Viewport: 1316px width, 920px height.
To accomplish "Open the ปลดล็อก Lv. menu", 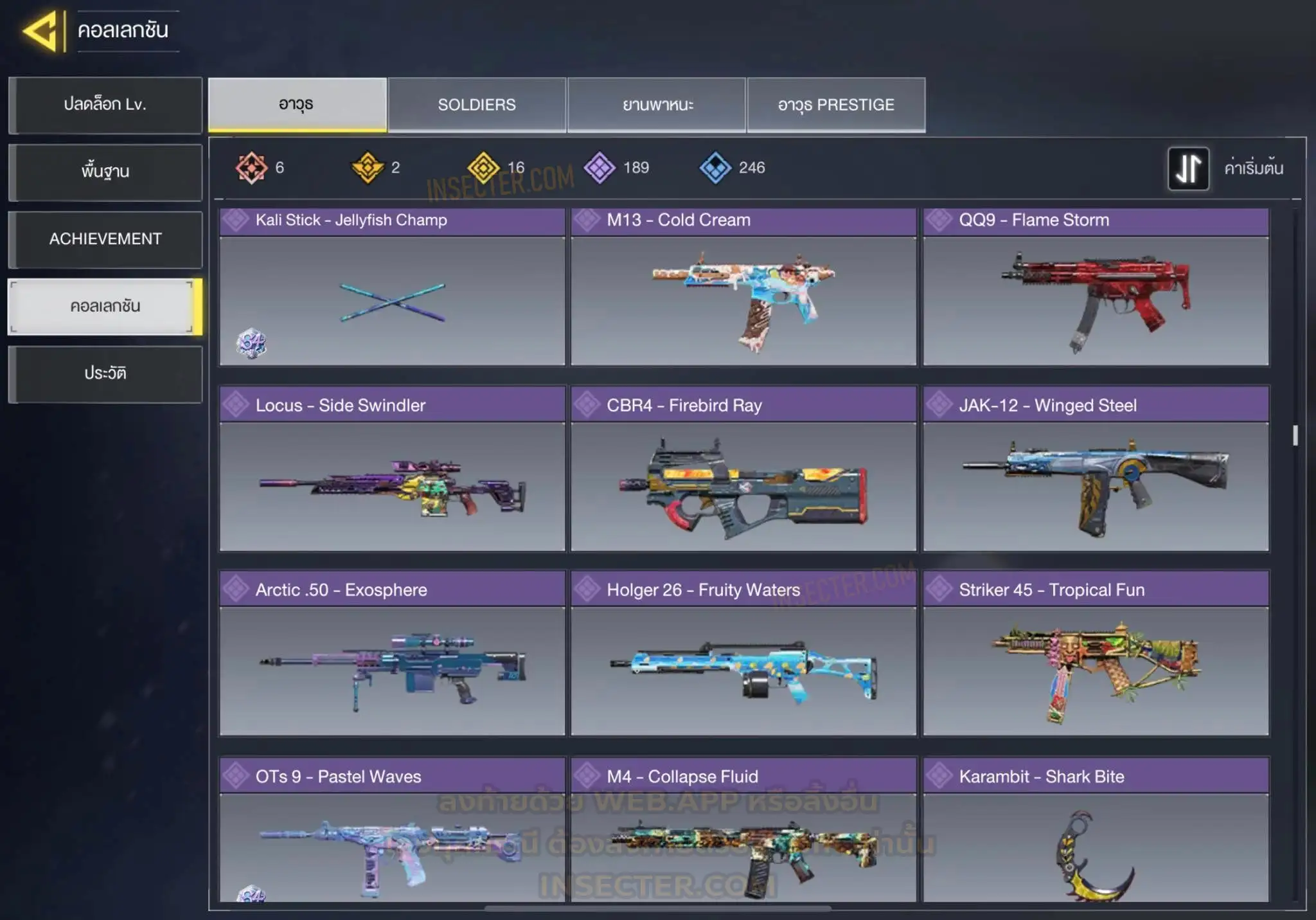I will click(x=105, y=105).
